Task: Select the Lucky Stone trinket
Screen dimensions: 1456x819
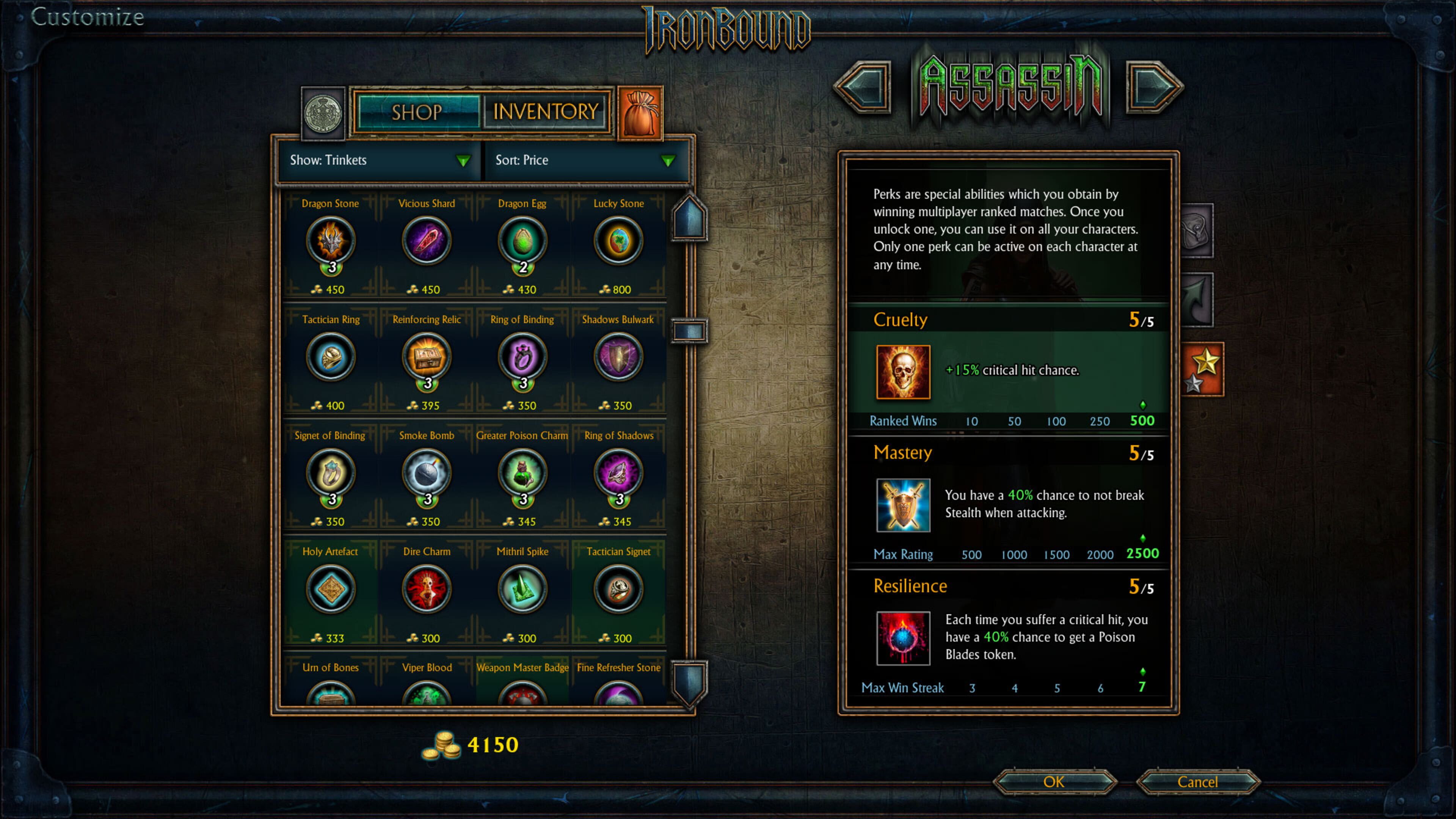Action: pos(618,240)
